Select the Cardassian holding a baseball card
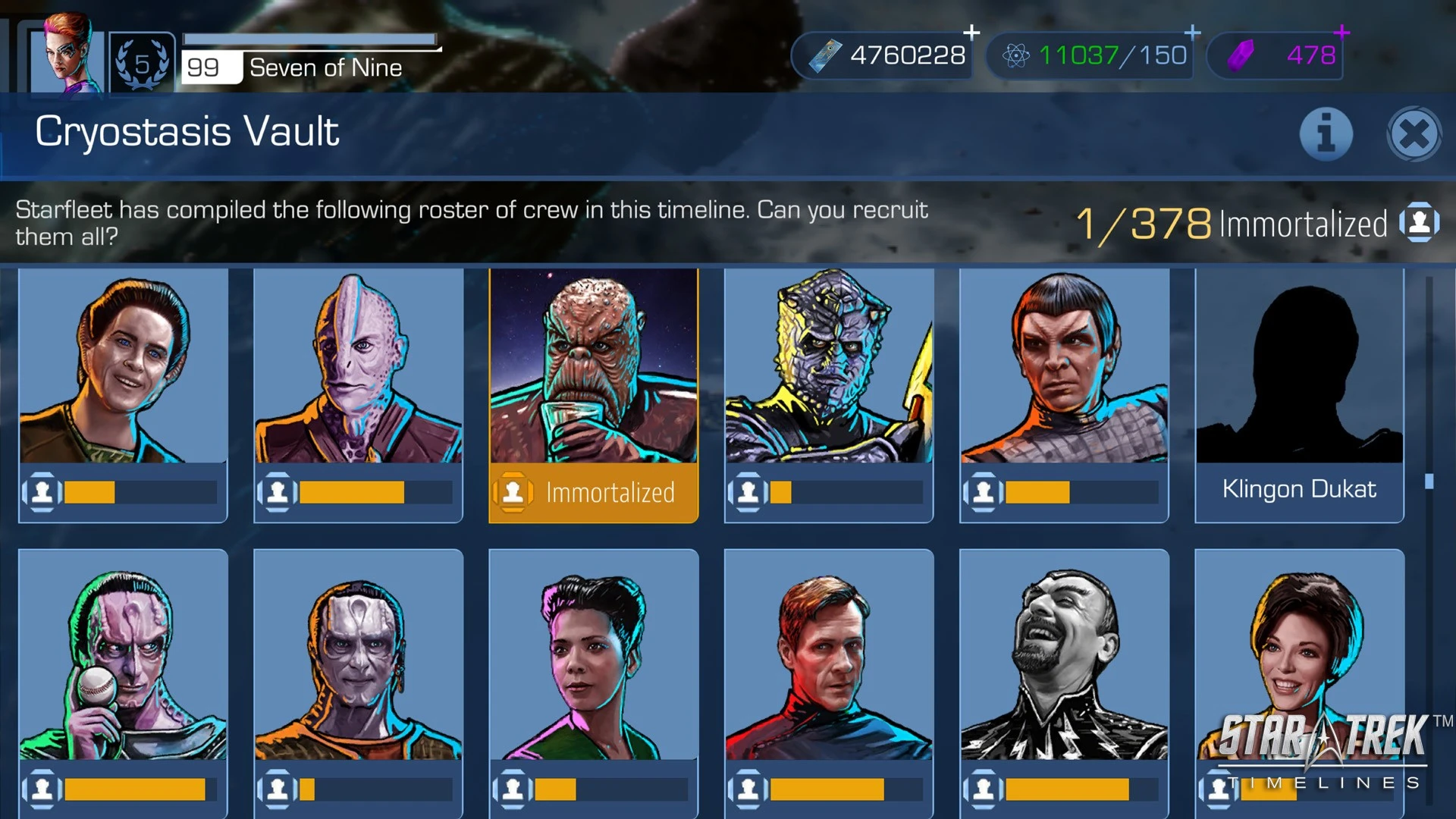The width and height of the screenshot is (1456, 819). (x=123, y=675)
